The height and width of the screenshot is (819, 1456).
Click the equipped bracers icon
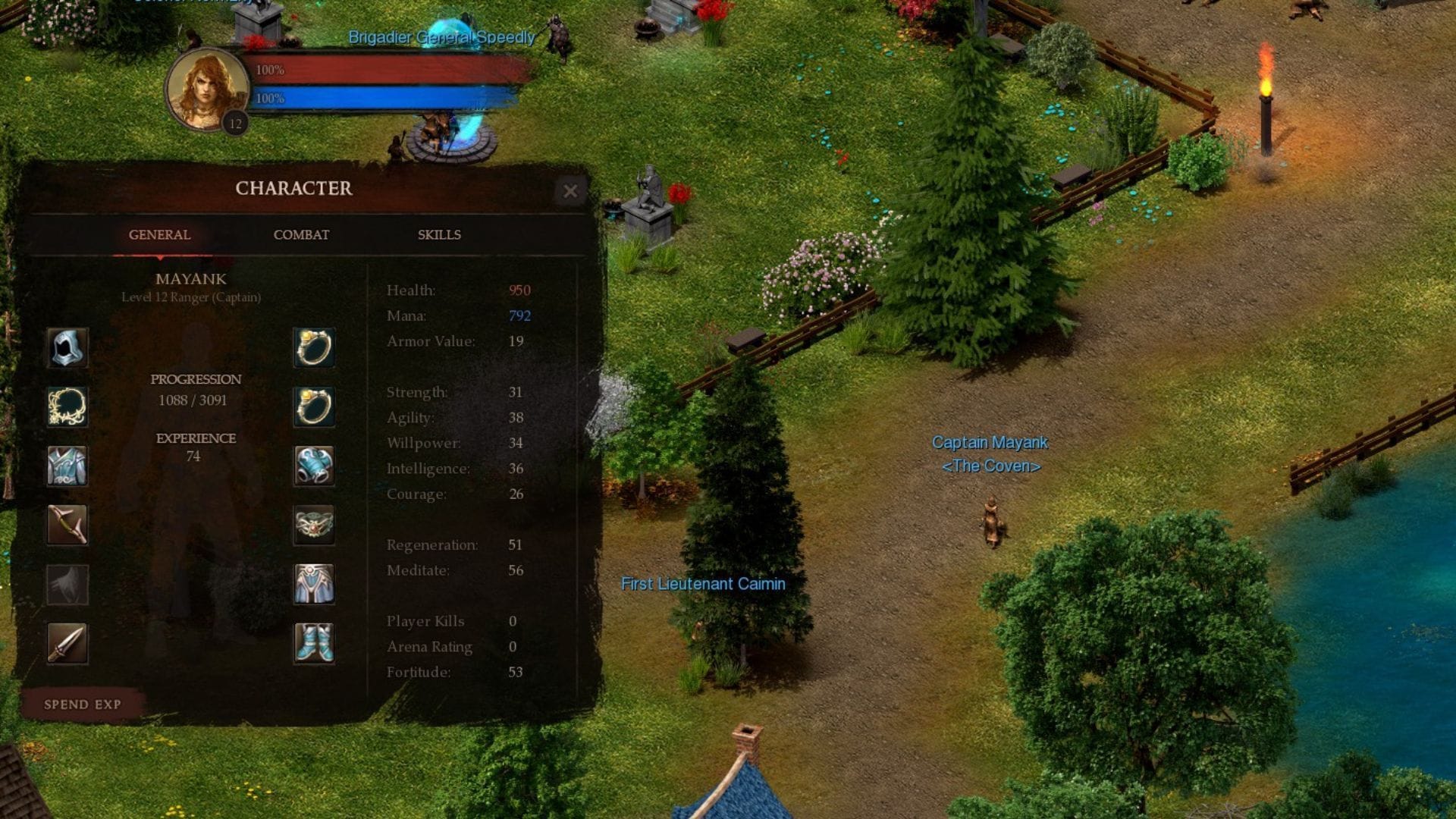tap(314, 466)
